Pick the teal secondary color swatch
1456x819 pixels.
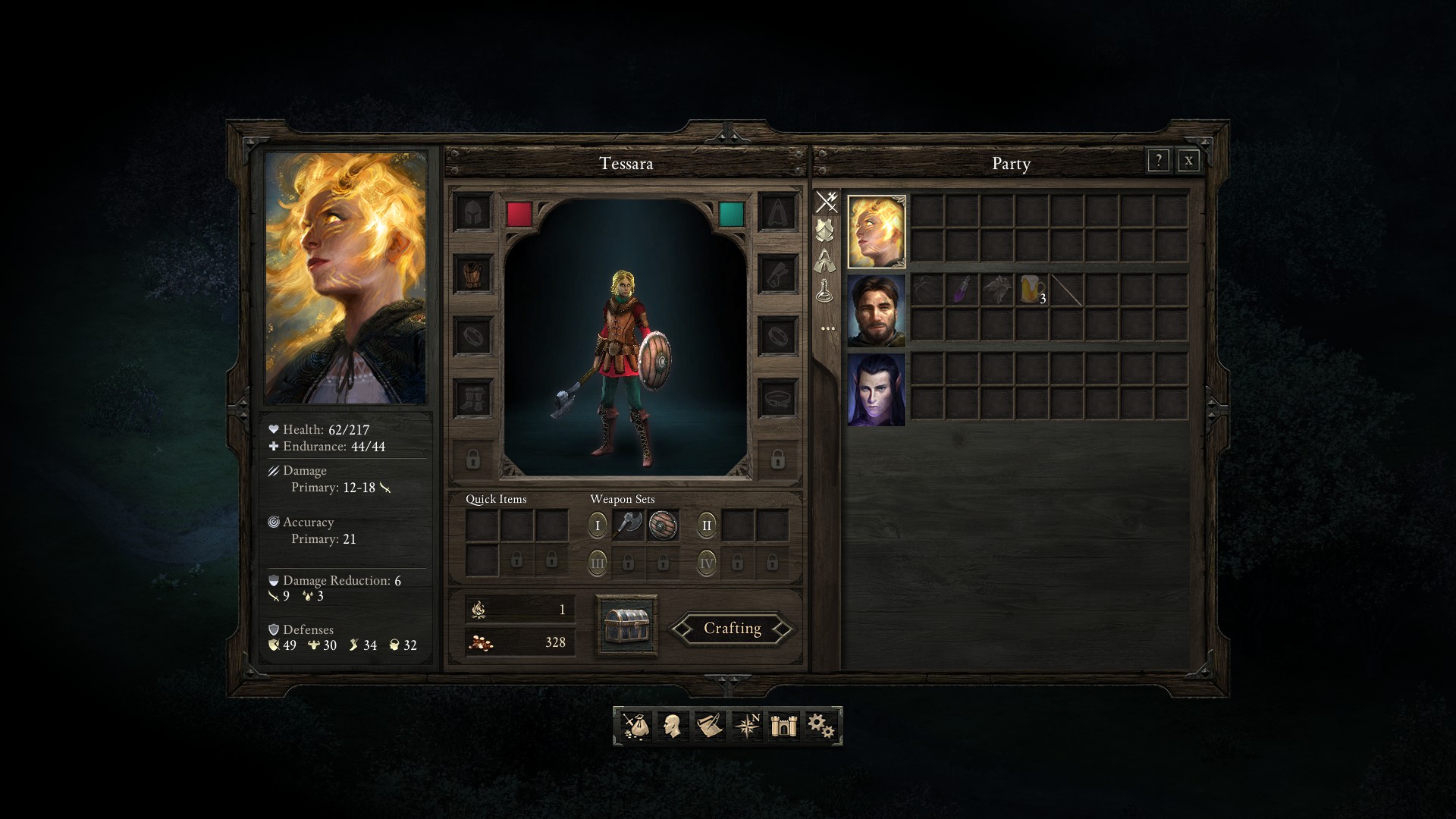click(732, 214)
